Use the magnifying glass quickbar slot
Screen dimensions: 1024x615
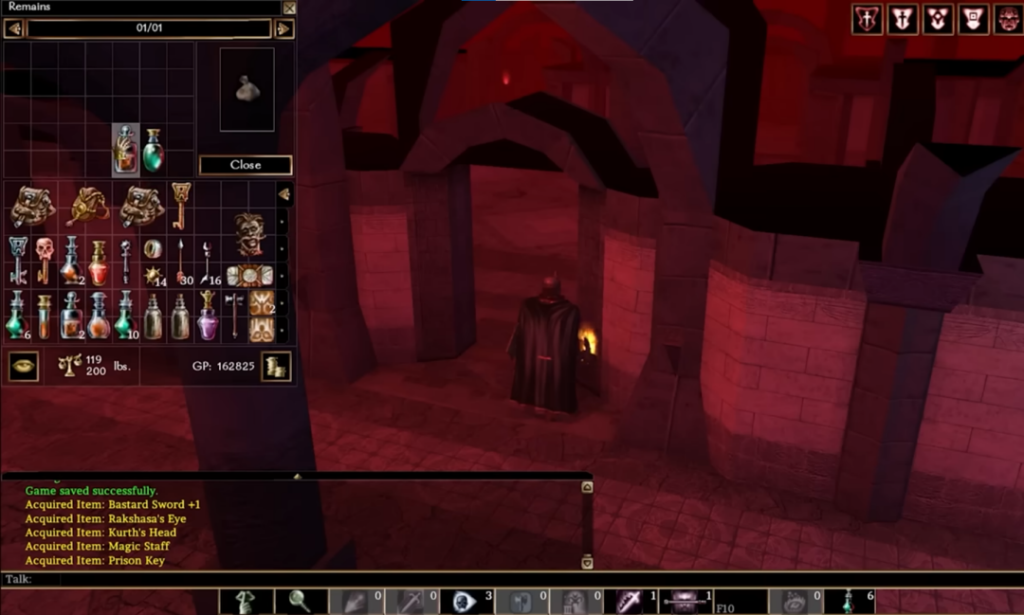pos(300,601)
